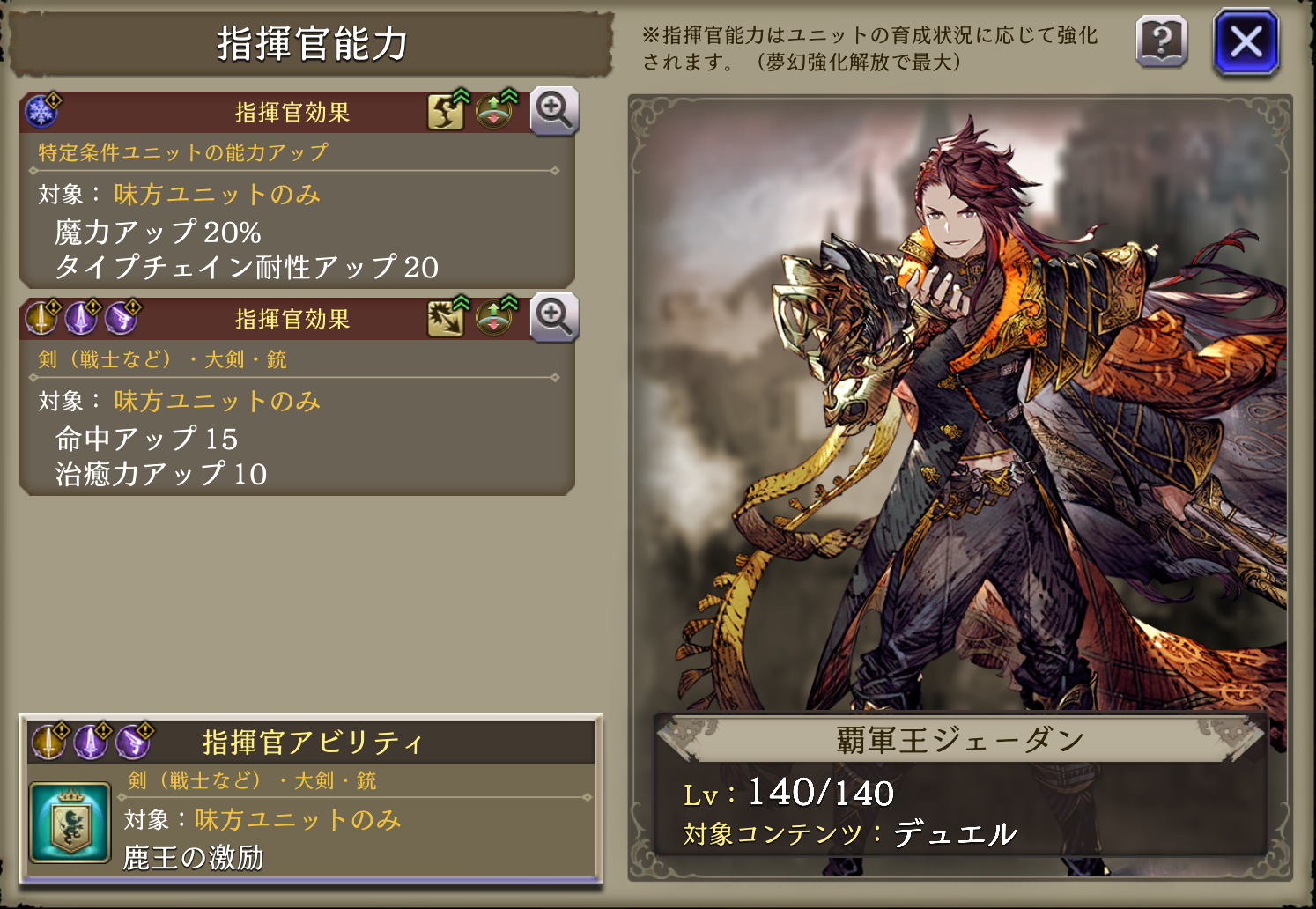Magnify the accuracy up commander effect
This screenshot has height=909, width=1316.
tap(554, 317)
